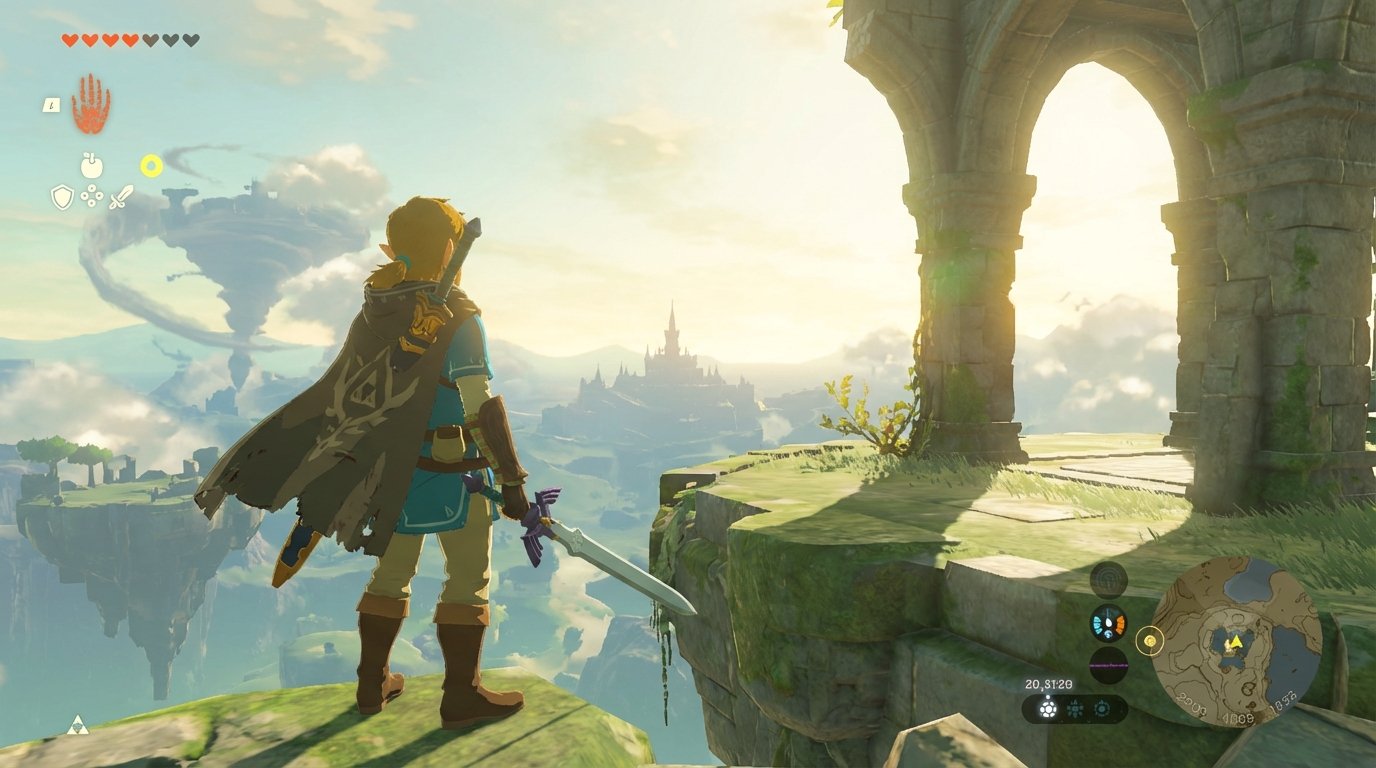Select the Ultrahand ability hand icon

click(x=91, y=103)
